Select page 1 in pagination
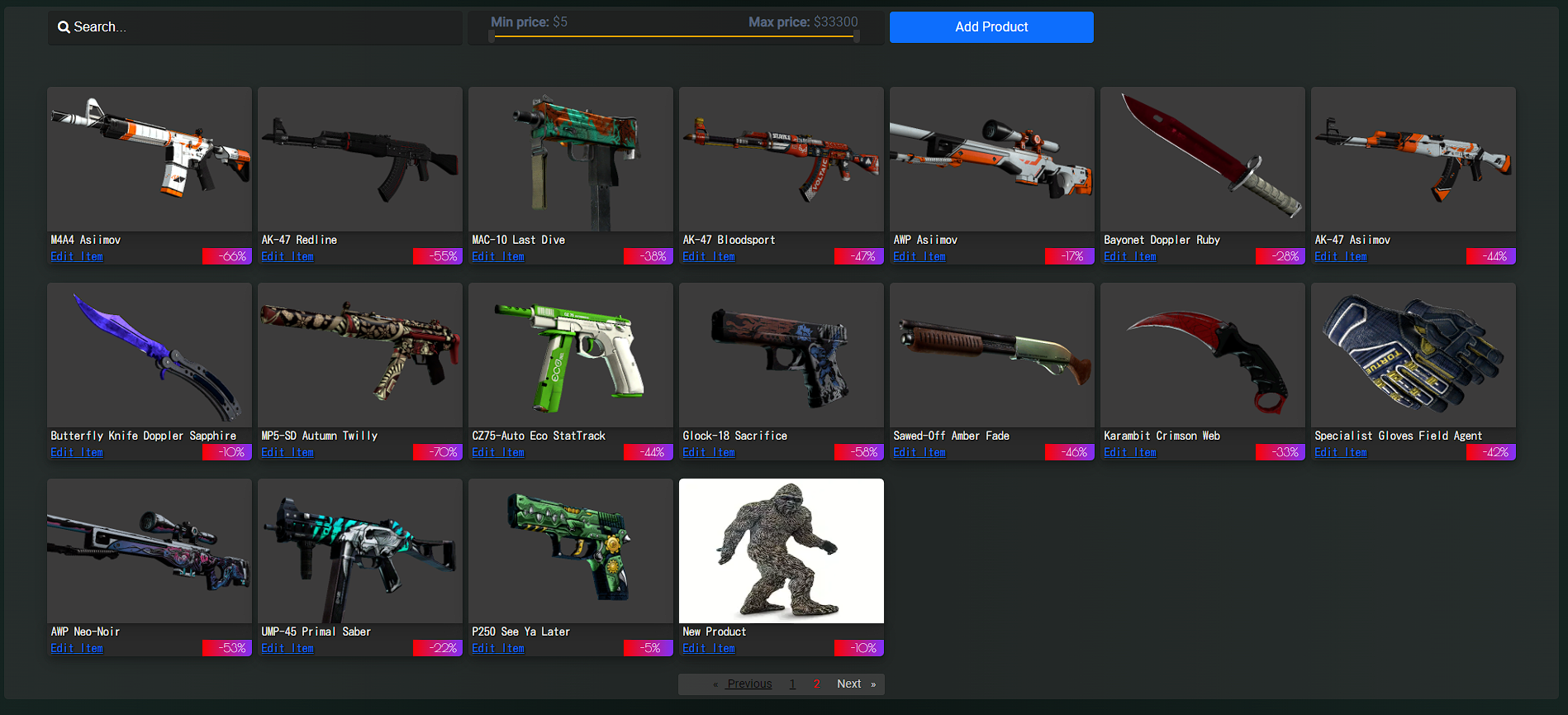The image size is (1568, 715). tap(792, 684)
